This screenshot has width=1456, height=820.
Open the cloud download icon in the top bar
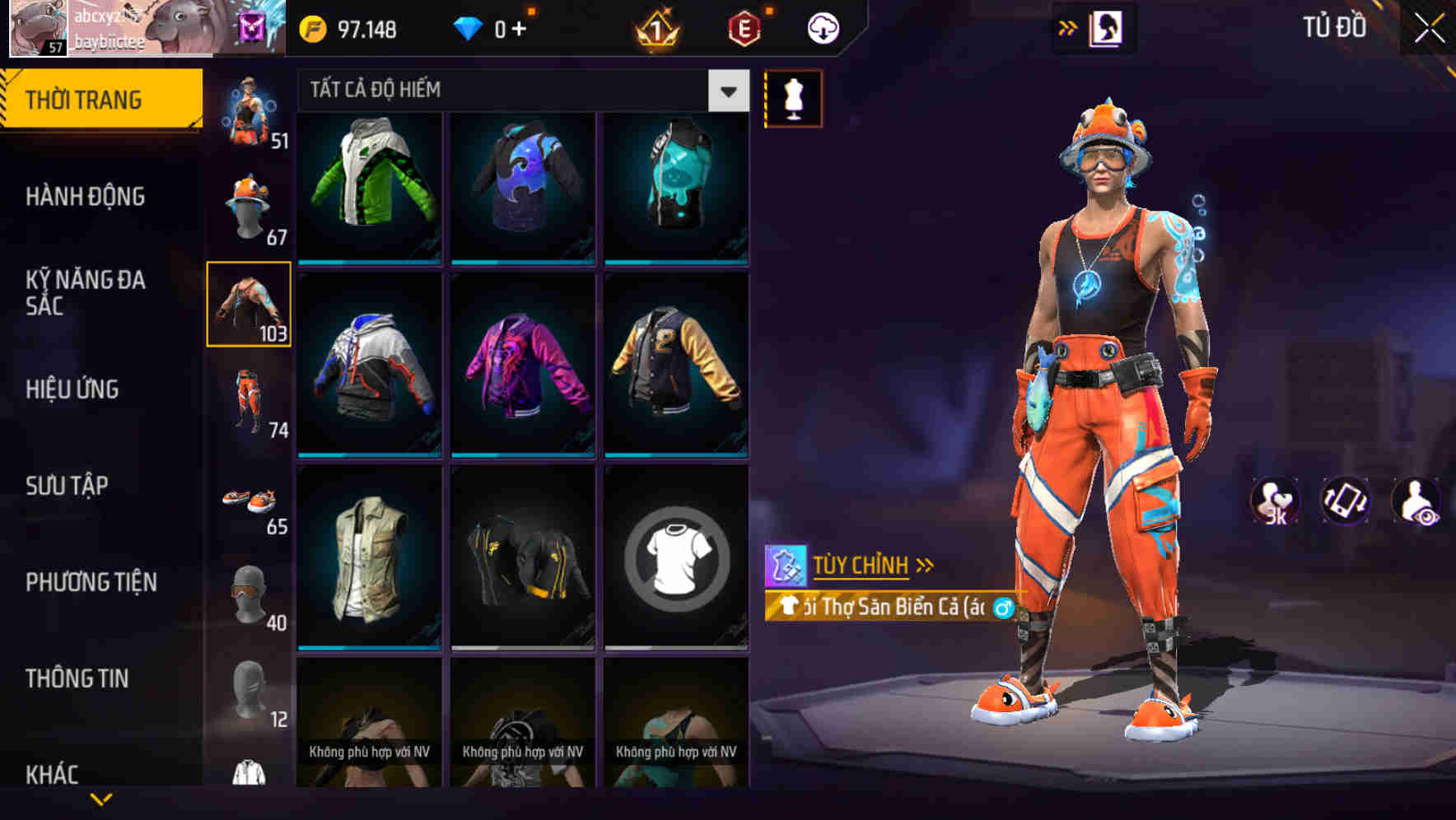click(x=824, y=27)
